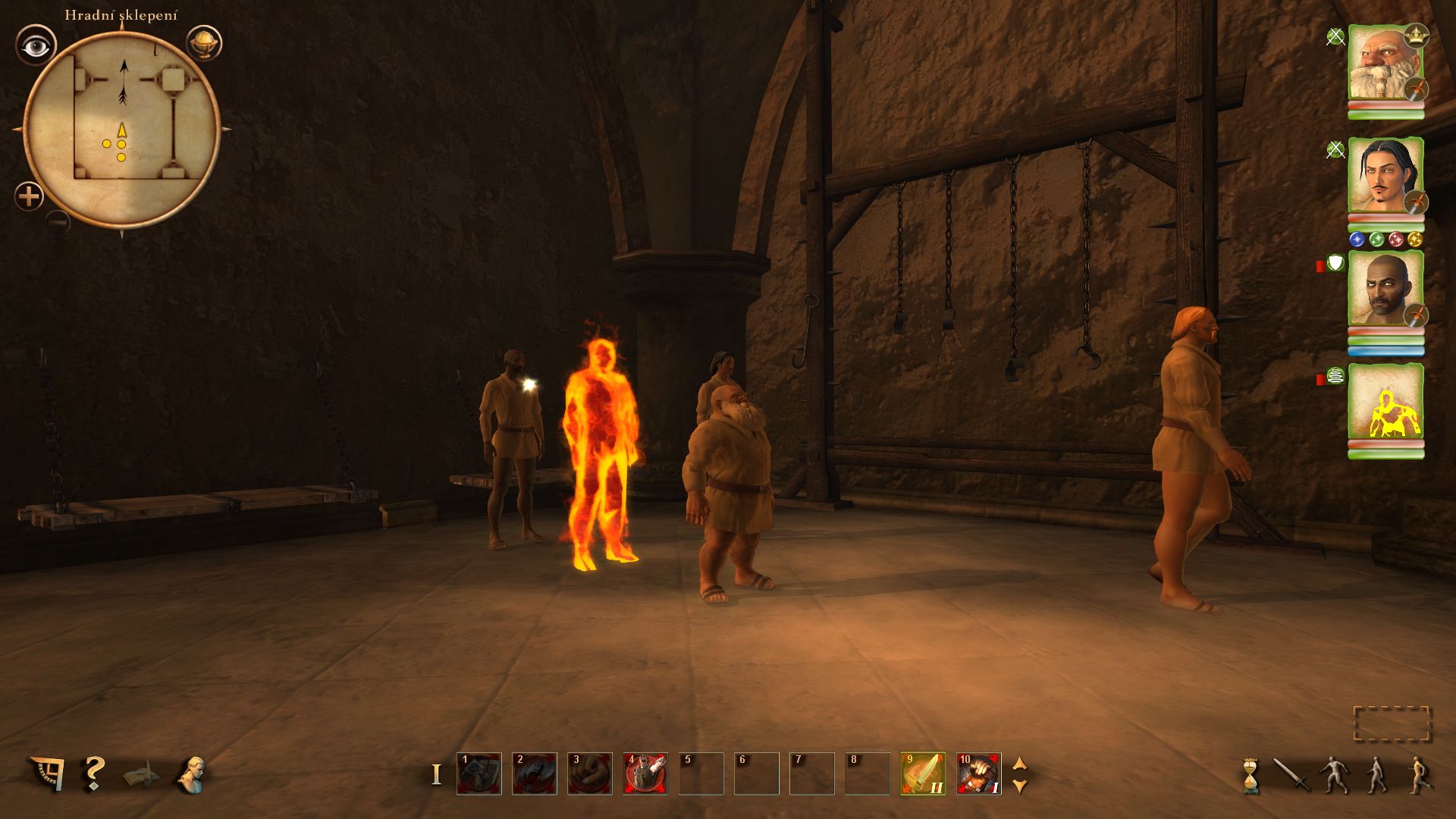Select the dark-haired man party portrait
This screenshot has height=819, width=1456.
(x=1385, y=176)
